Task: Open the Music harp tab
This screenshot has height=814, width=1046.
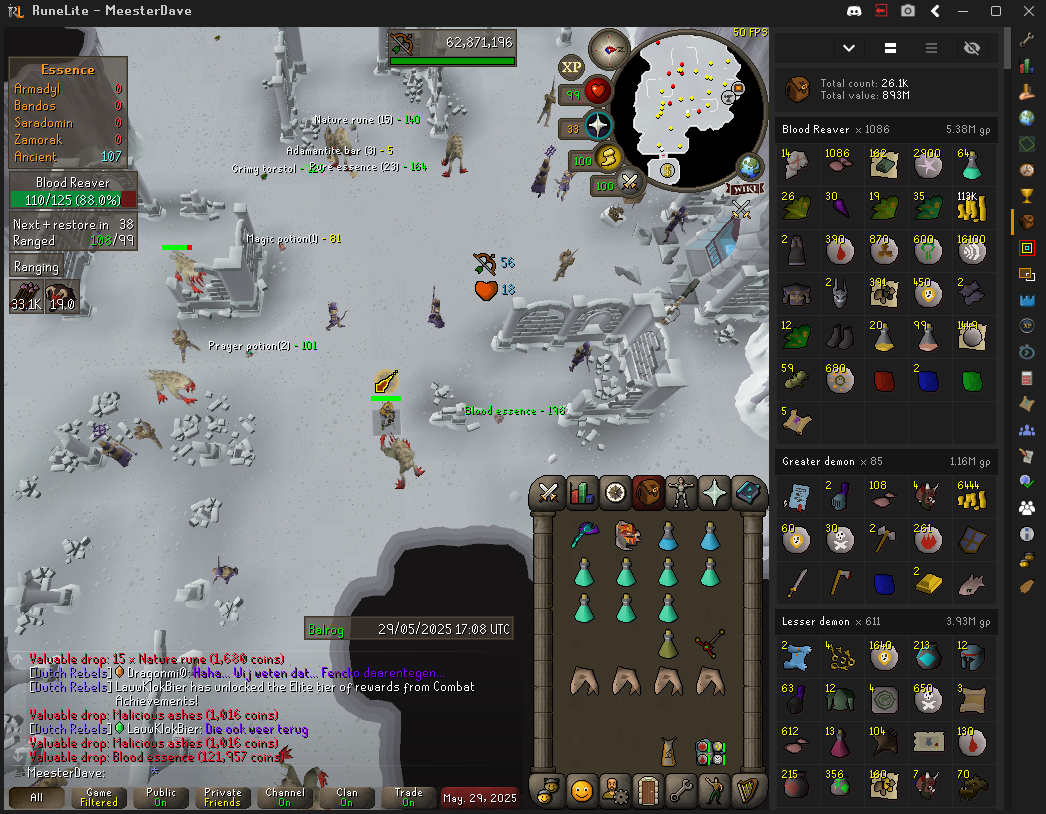Action: point(748,790)
